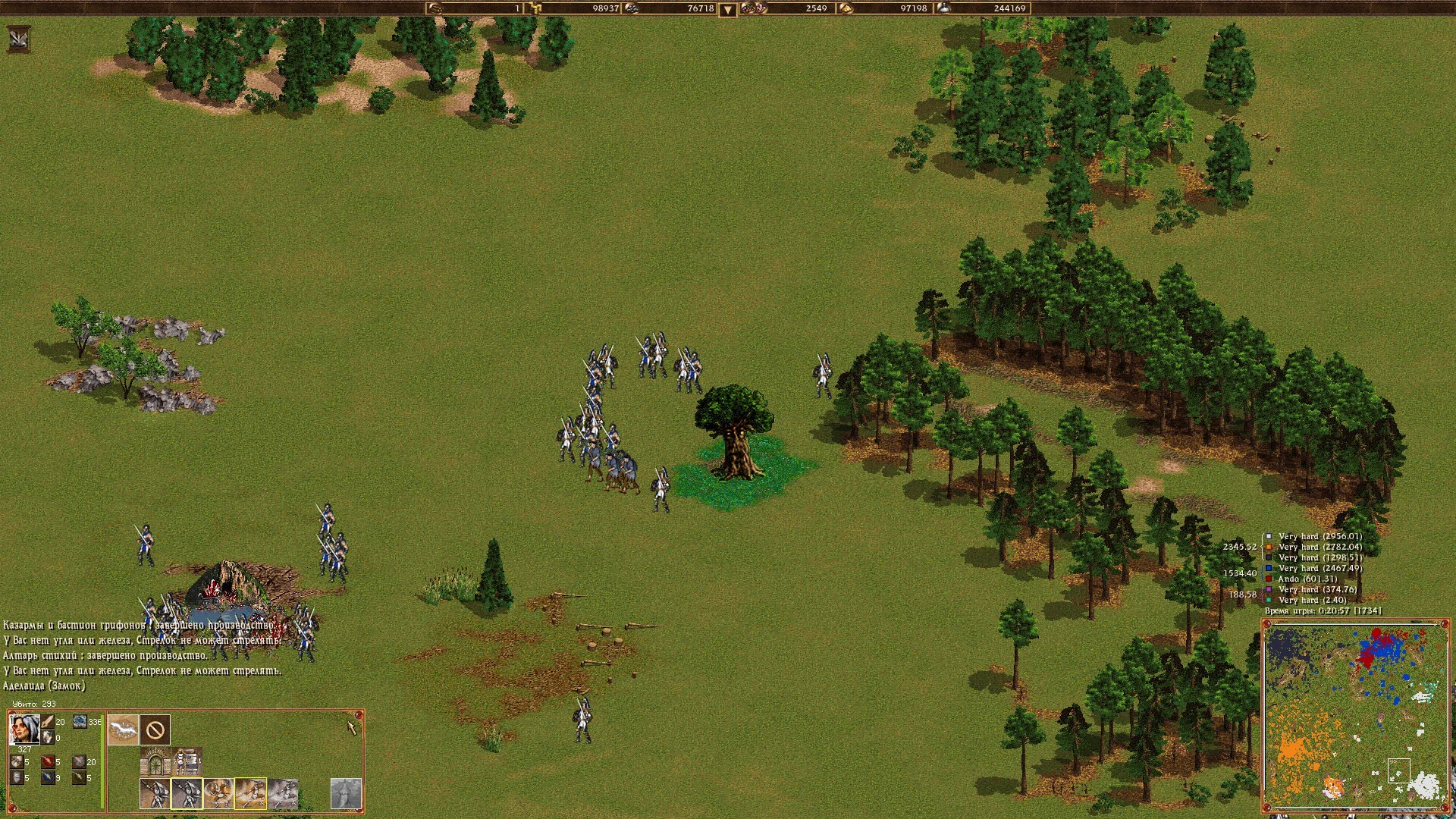Choose the armored figure with anvil icon
The height and width of the screenshot is (819, 1456).
coord(187,761)
